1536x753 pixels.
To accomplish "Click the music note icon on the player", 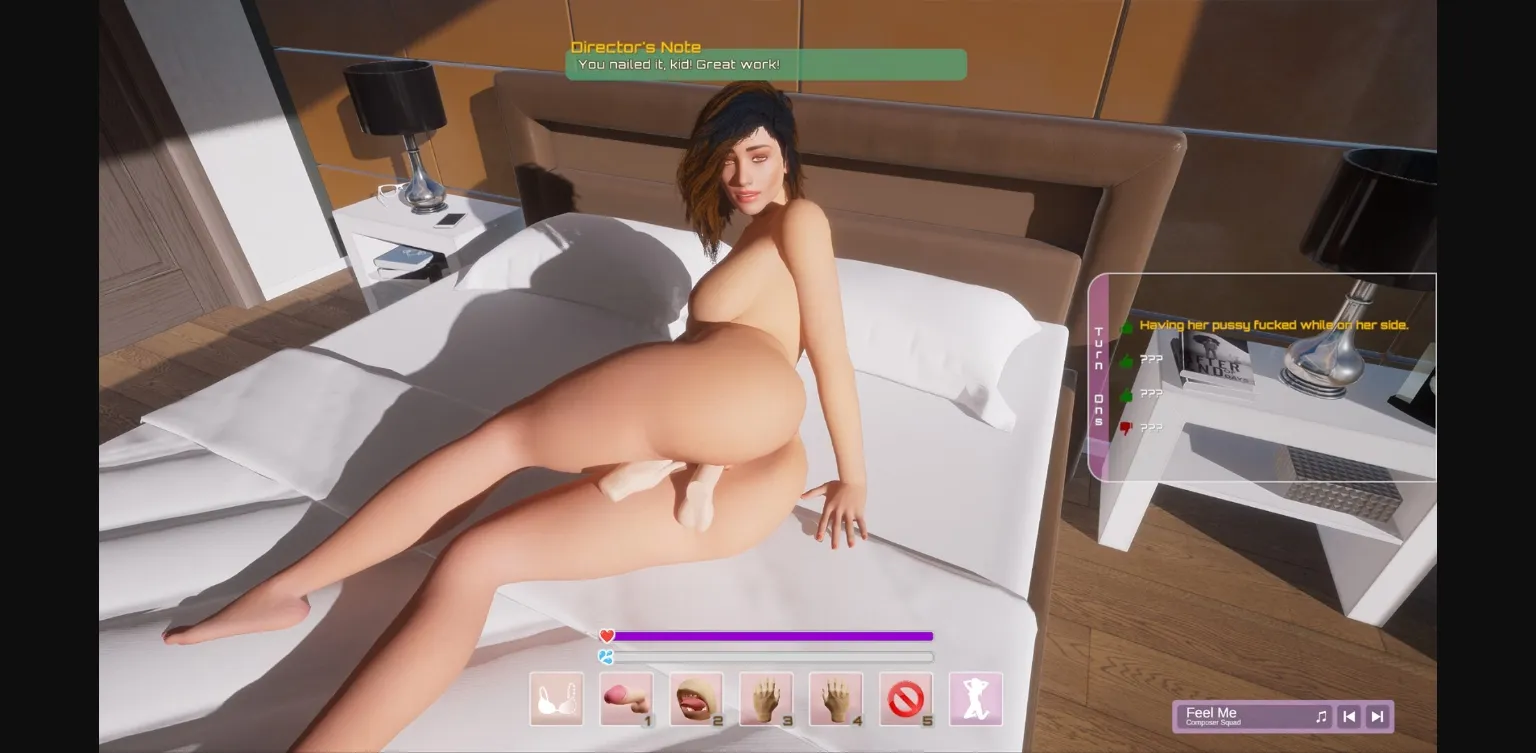I will (1322, 716).
